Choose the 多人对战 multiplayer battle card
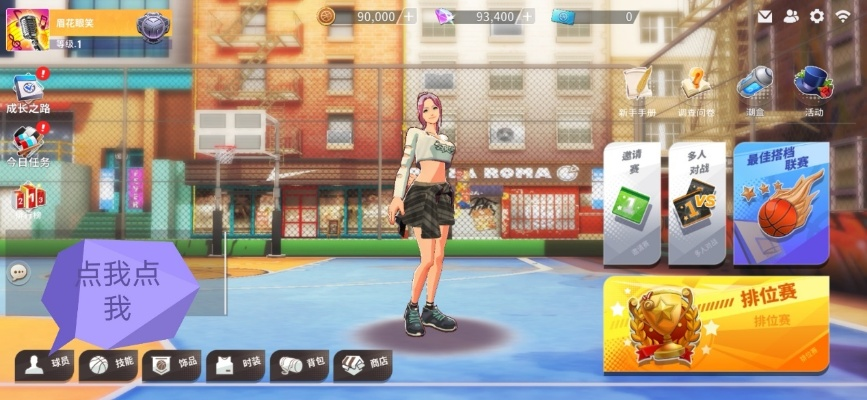867x400 pixels. point(696,203)
